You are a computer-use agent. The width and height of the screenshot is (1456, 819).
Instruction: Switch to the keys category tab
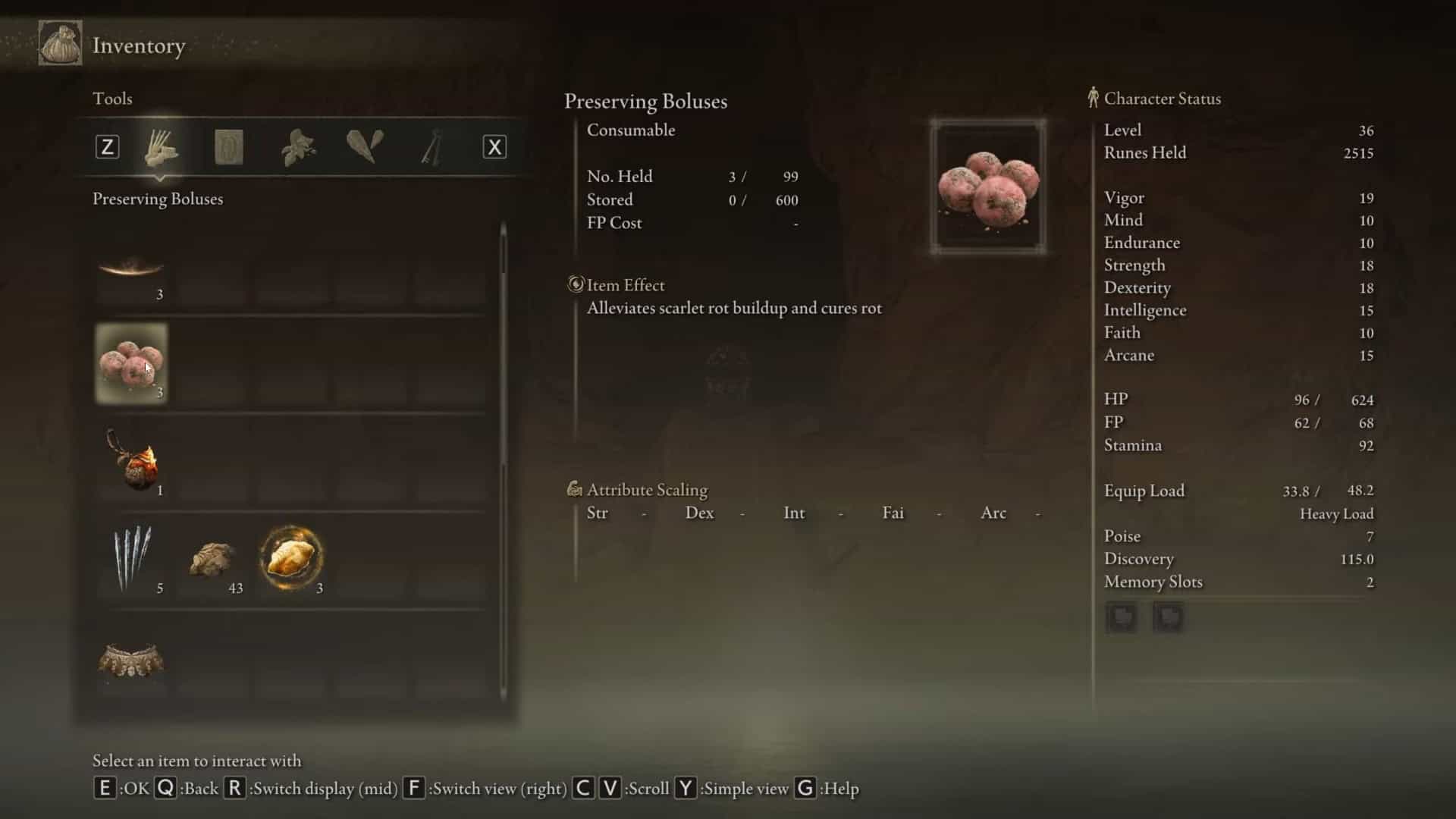(431, 146)
